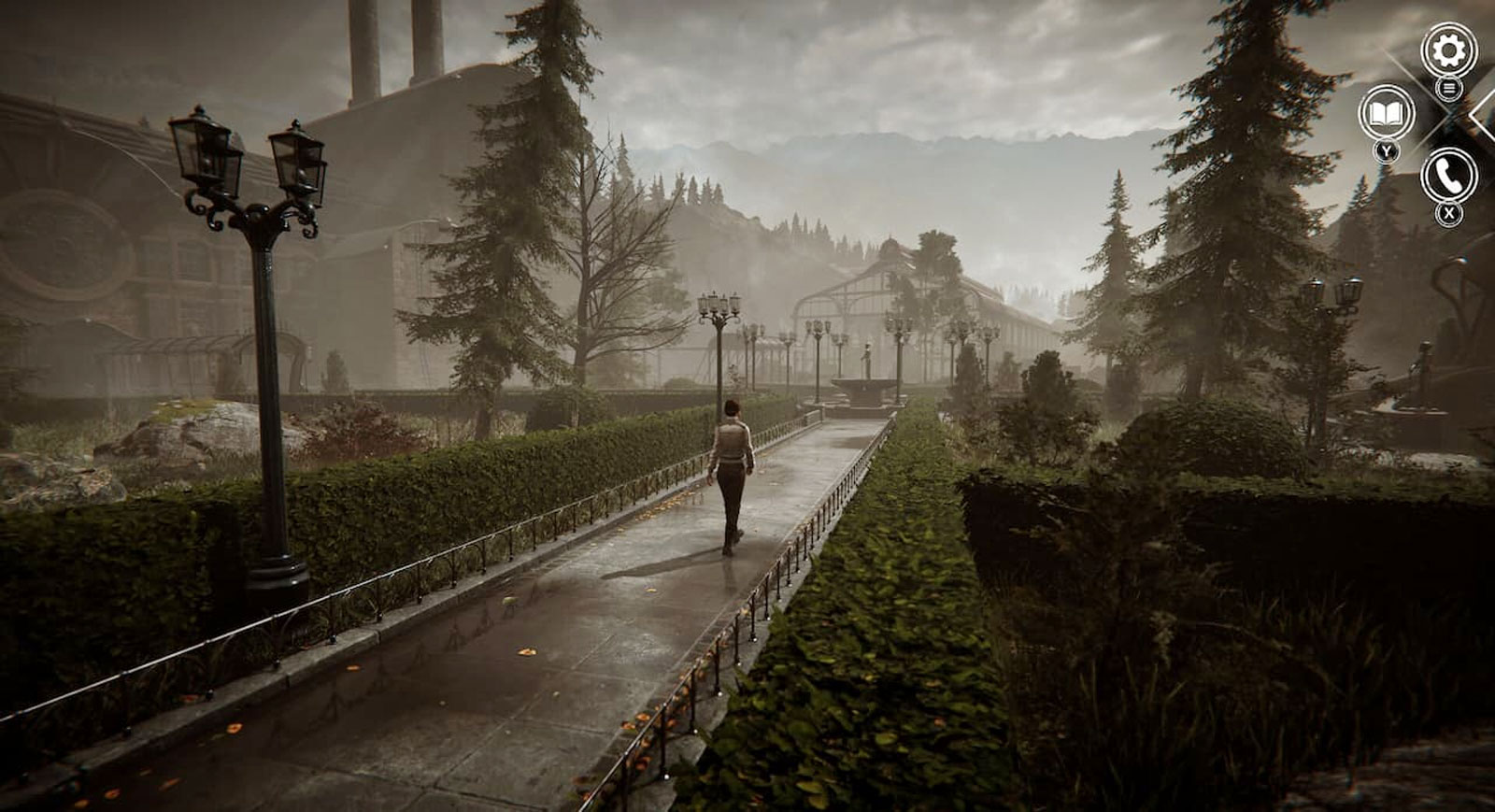1495x812 pixels.
Task: Click the Y button prompt under the book
Action: [1386, 150]
